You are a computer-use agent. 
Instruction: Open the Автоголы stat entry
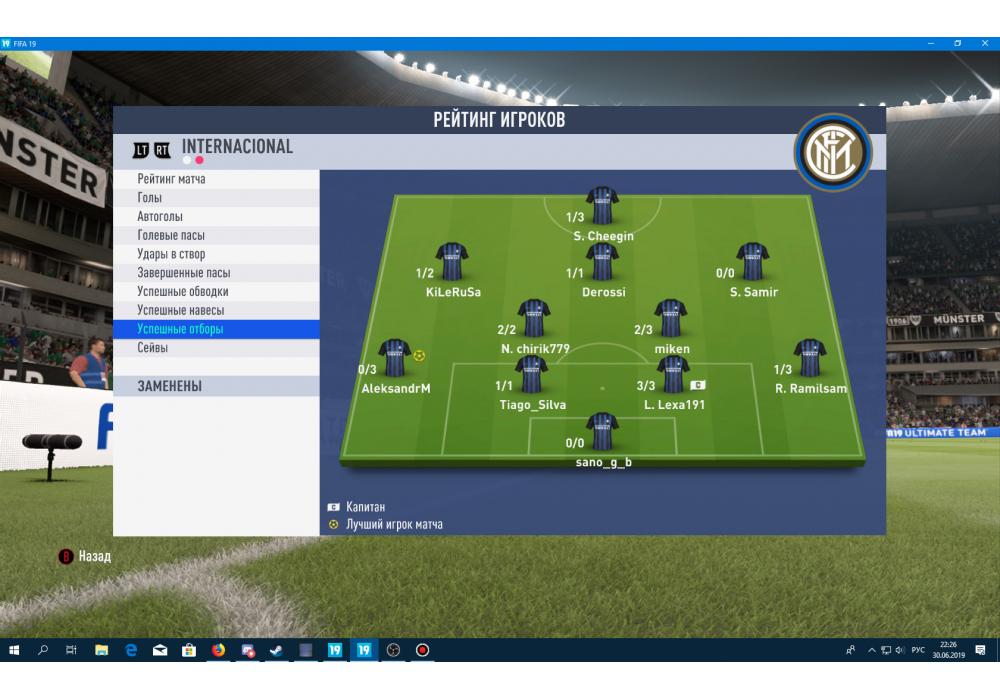pos(160,217)
